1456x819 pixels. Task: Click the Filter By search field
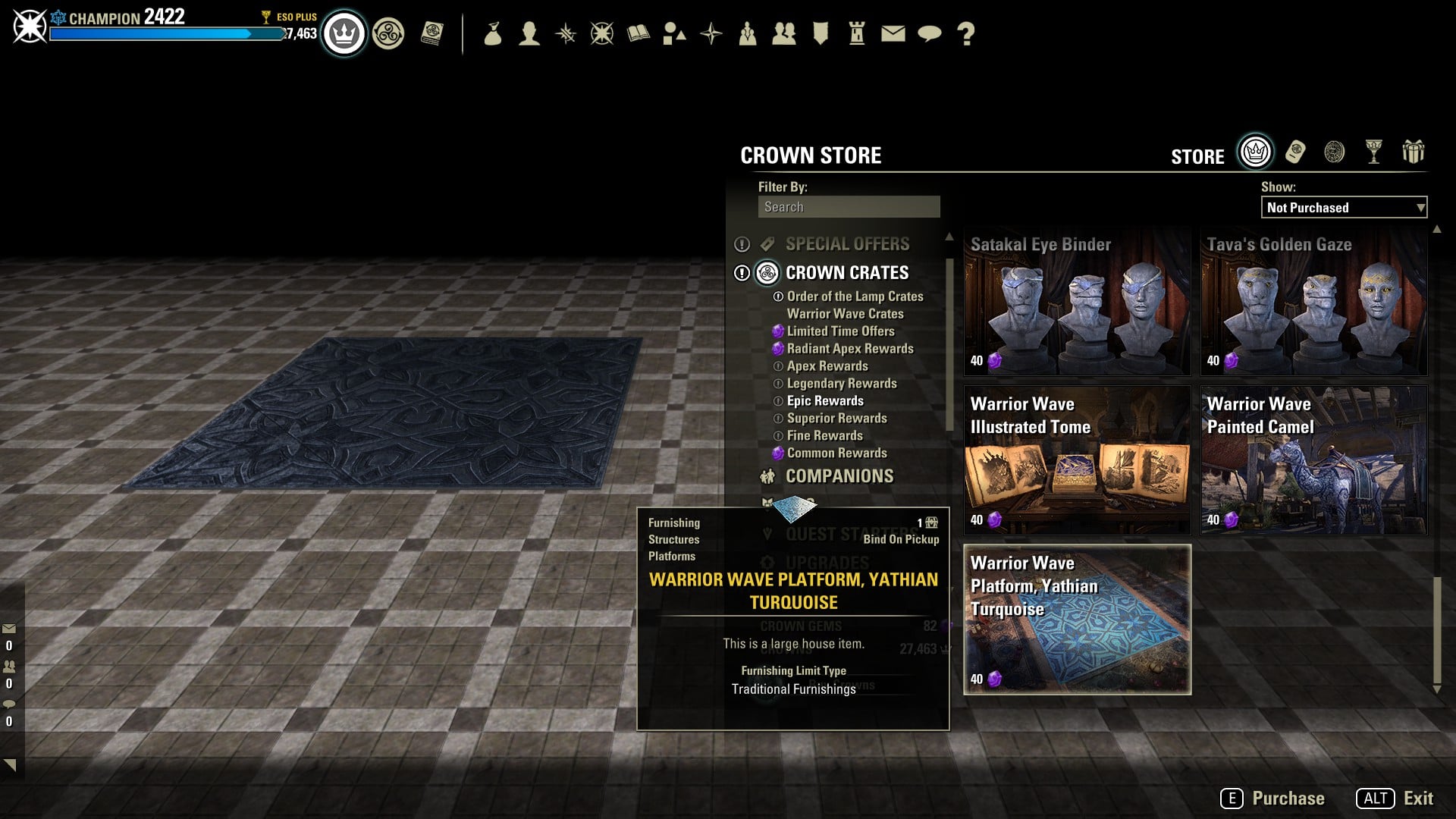849,207
